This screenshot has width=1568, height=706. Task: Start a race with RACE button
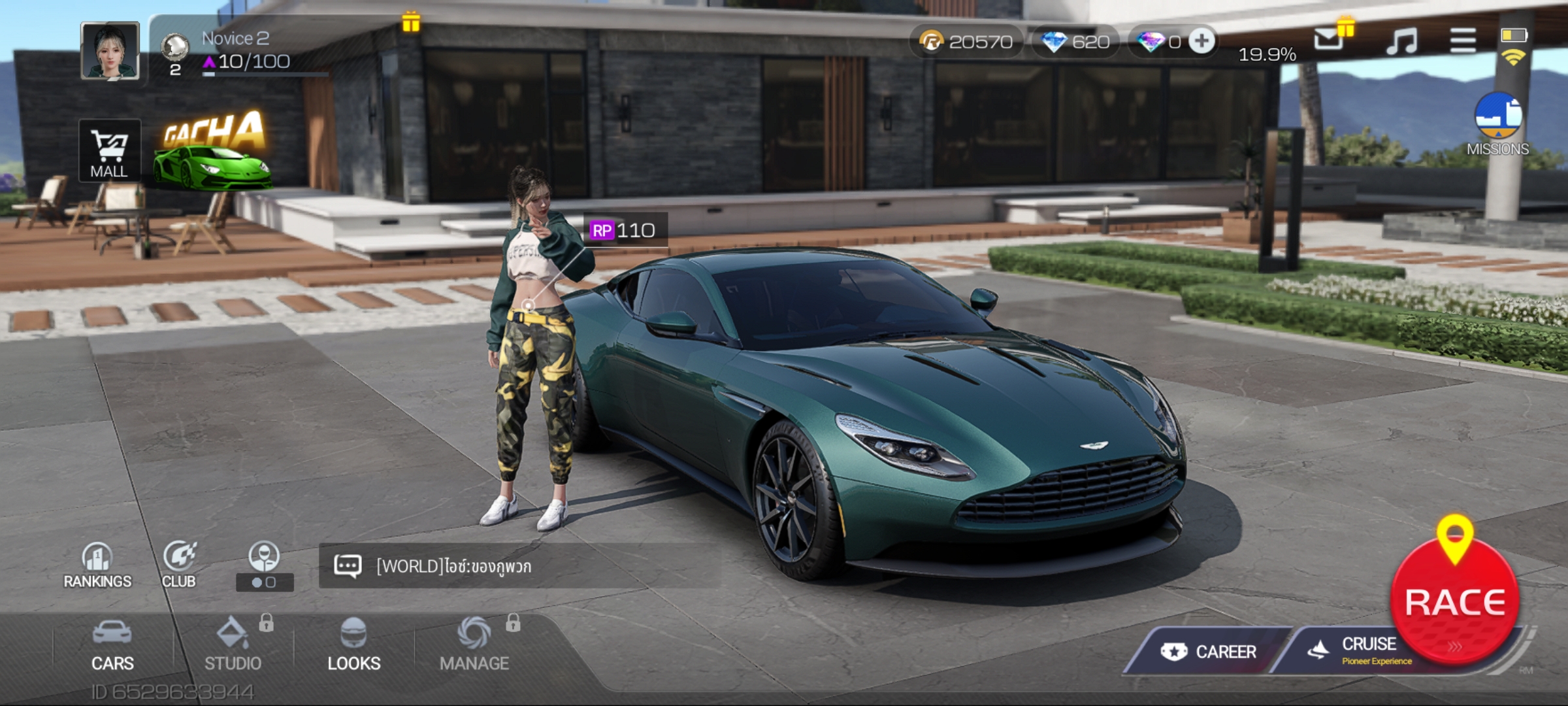[x=1454, y=600]
